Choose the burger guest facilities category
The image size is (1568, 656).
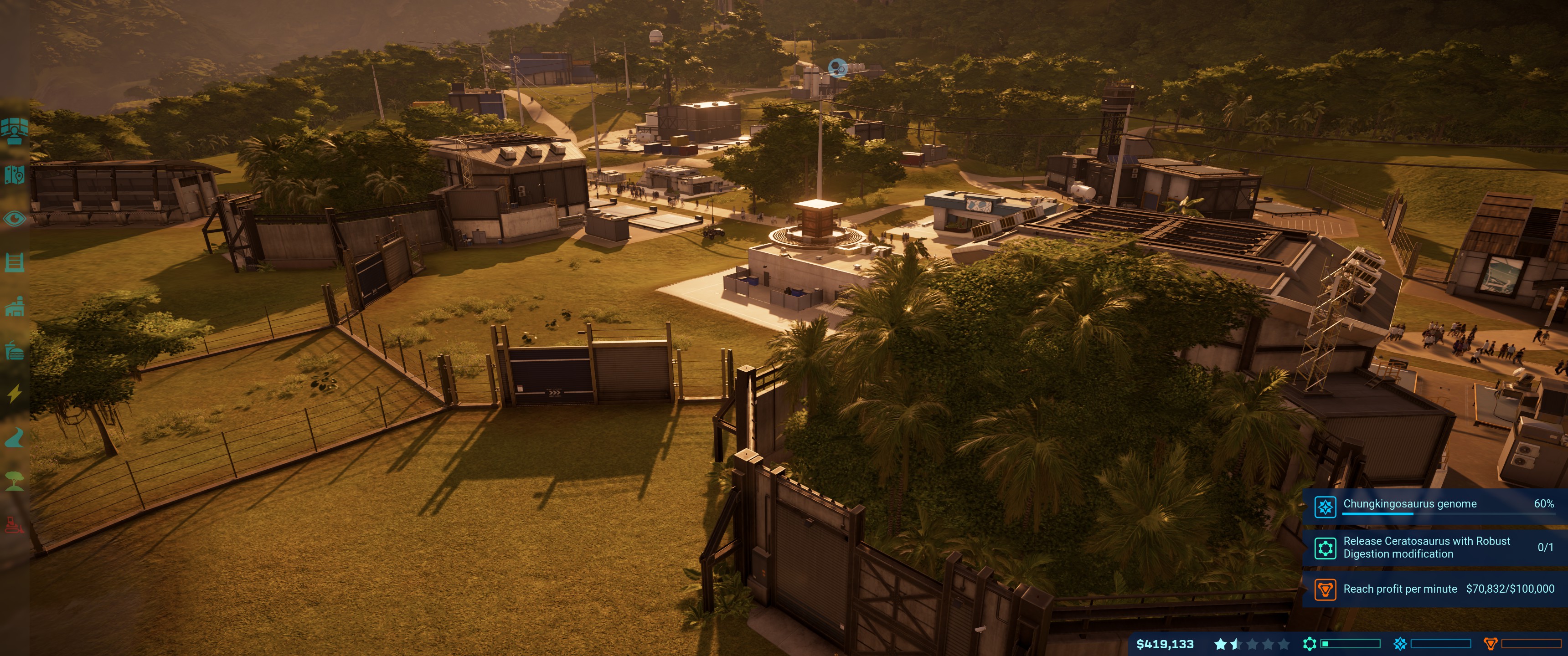point(14,350)
